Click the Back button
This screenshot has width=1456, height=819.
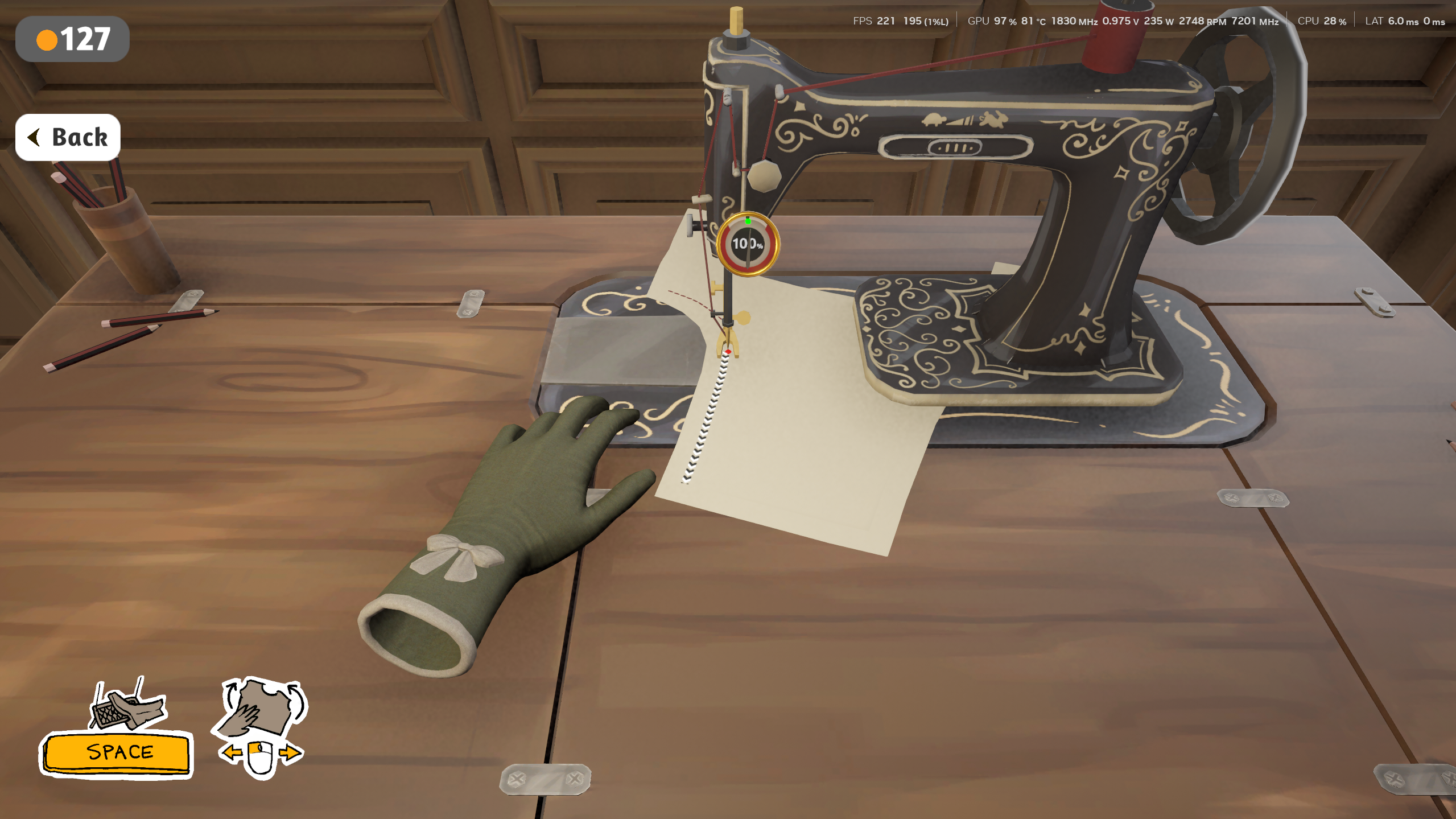(68, 137)
